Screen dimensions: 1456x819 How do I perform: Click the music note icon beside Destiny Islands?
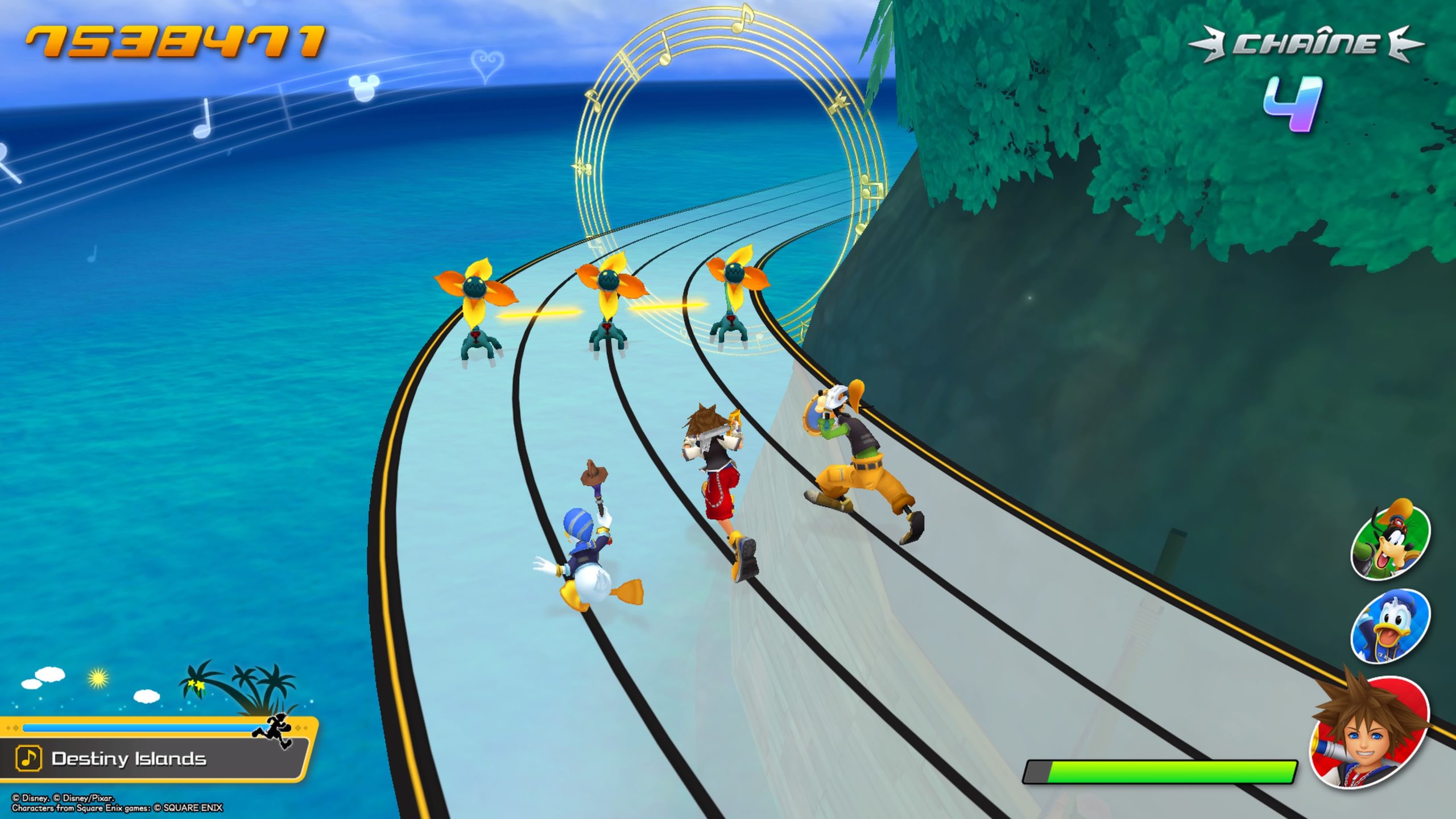(x=28, y=758)
